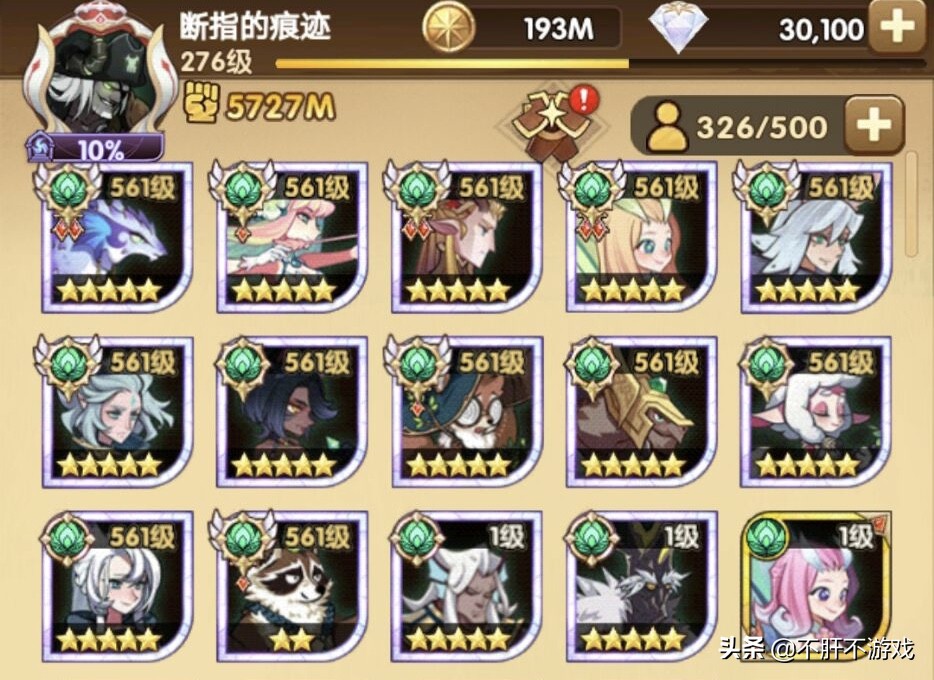Viewport: 934px width, 680px height.
Task: Add more diamonds with the plus button
Action: [896, 27]
